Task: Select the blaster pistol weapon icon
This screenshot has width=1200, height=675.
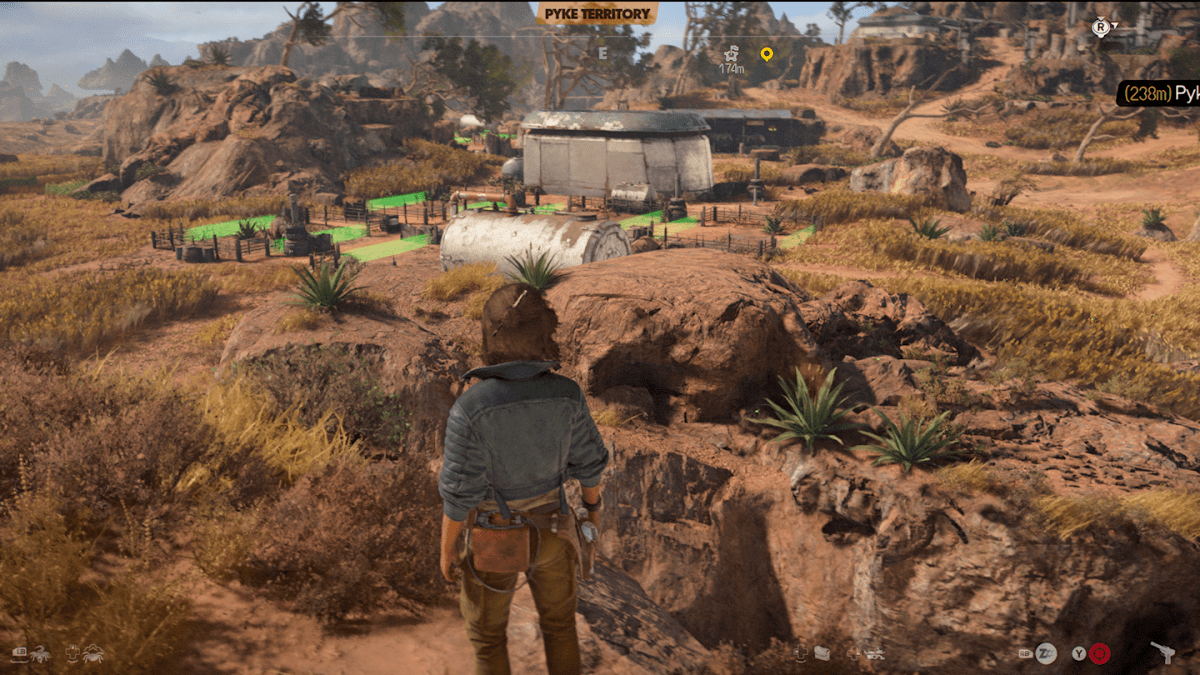Action: (x=1162, y=652)
